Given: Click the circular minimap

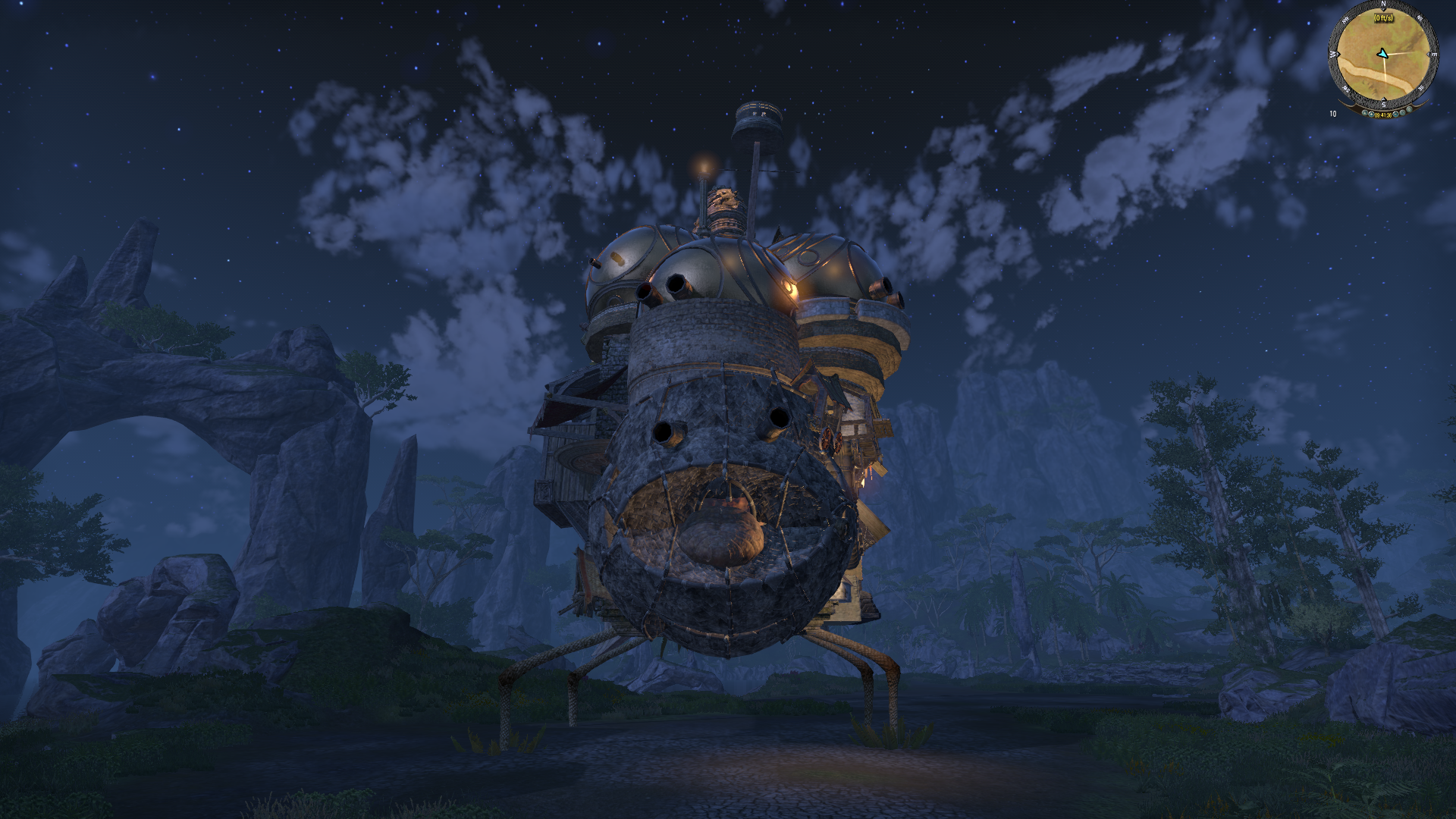Looking at the screenshot, I should [x=1383, y=55].
